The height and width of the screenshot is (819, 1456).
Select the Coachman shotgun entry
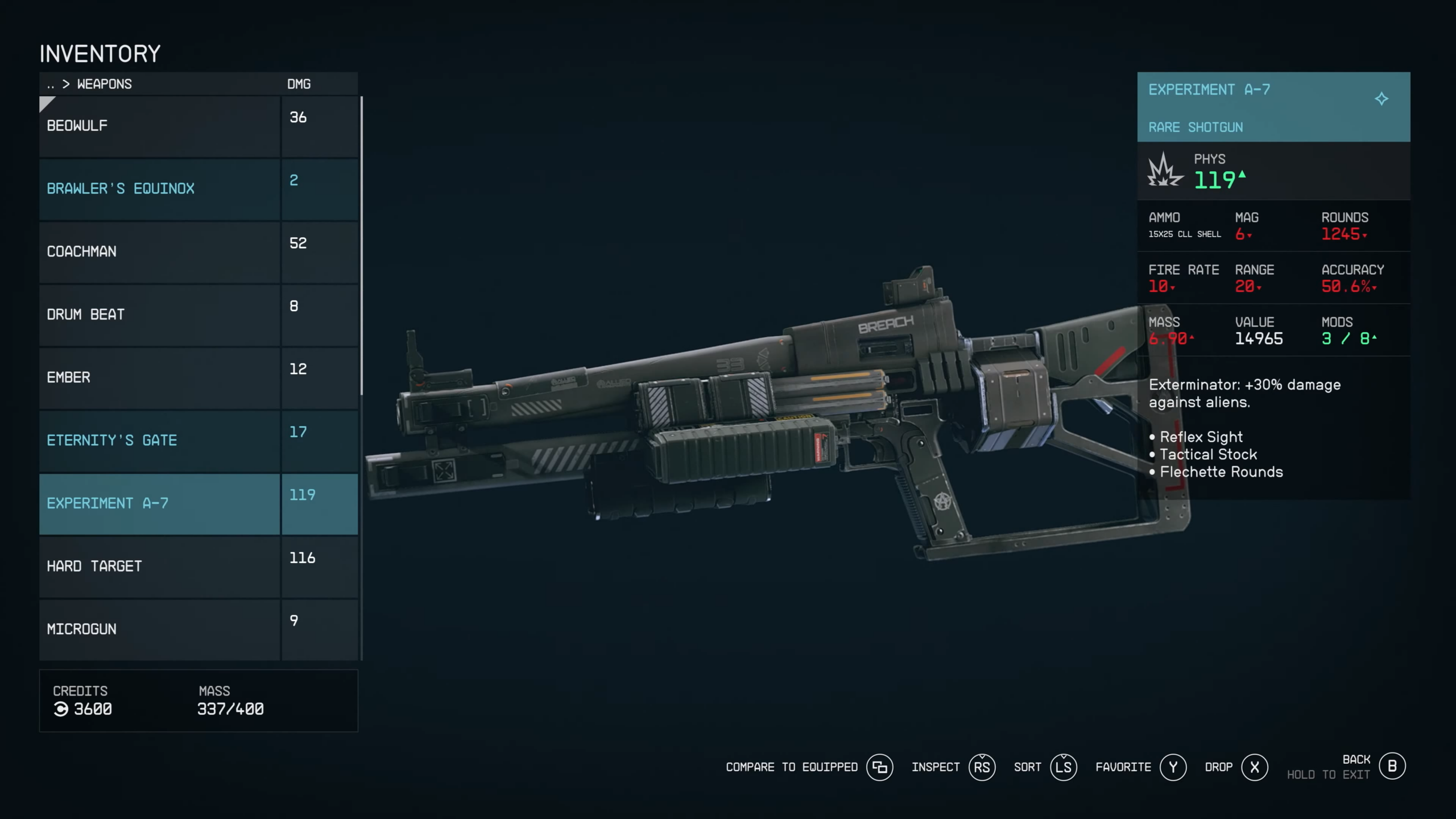point(159,252)
